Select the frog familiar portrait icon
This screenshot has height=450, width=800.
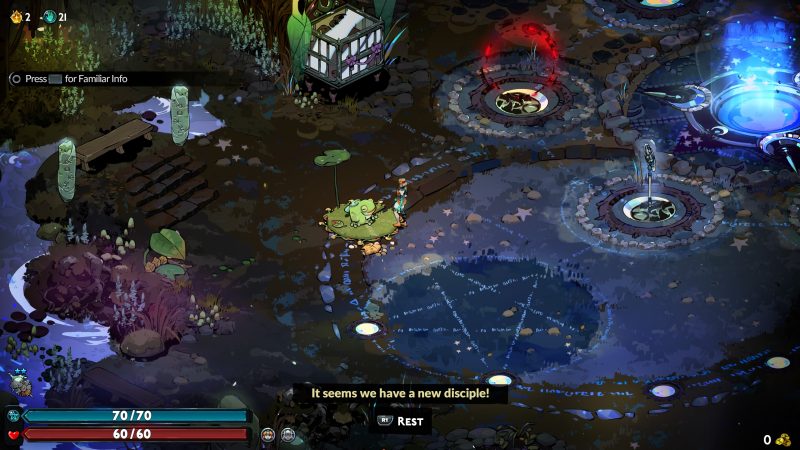coord(20,383)
